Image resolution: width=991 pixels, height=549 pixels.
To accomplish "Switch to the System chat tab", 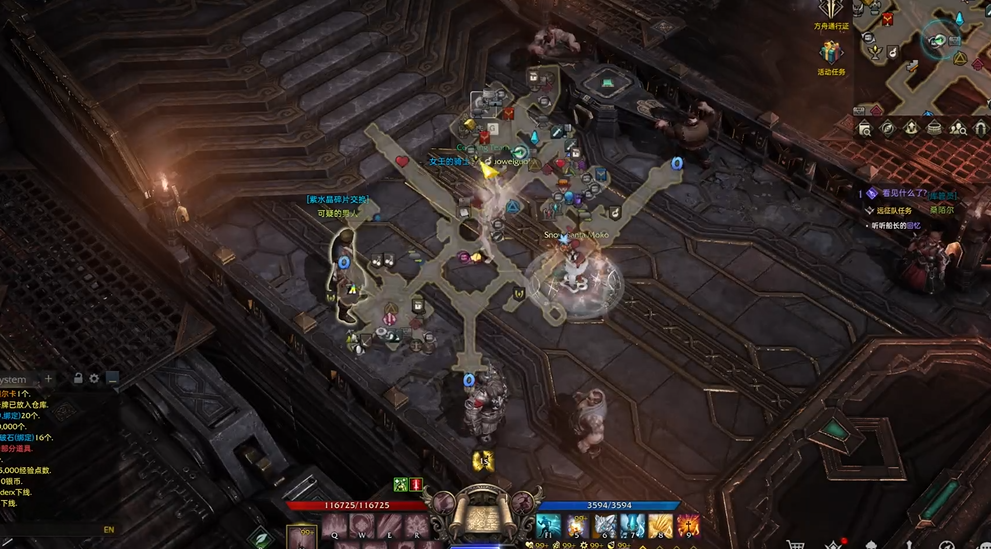I will click(x=14, y=379).
